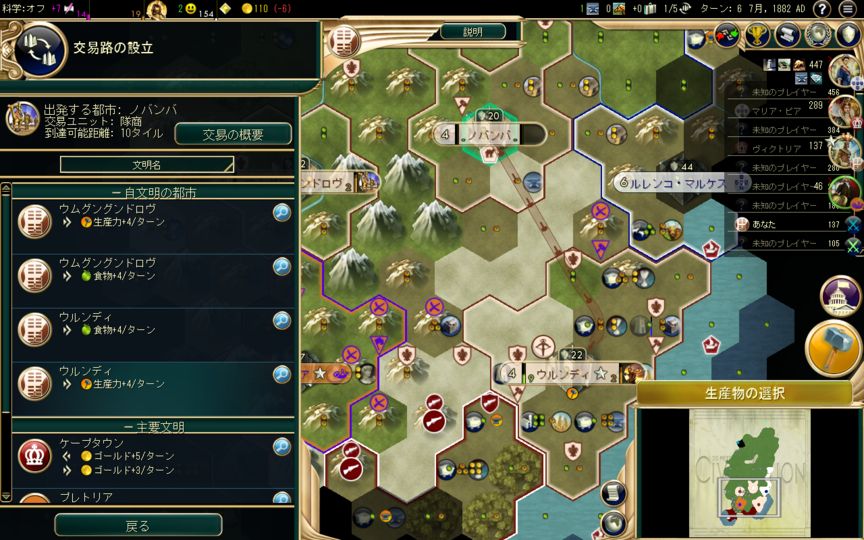Image resolution: width=864 pixels, height=540 pixels.
Task: Open the help question mark button
Action: tap(821, 9)
